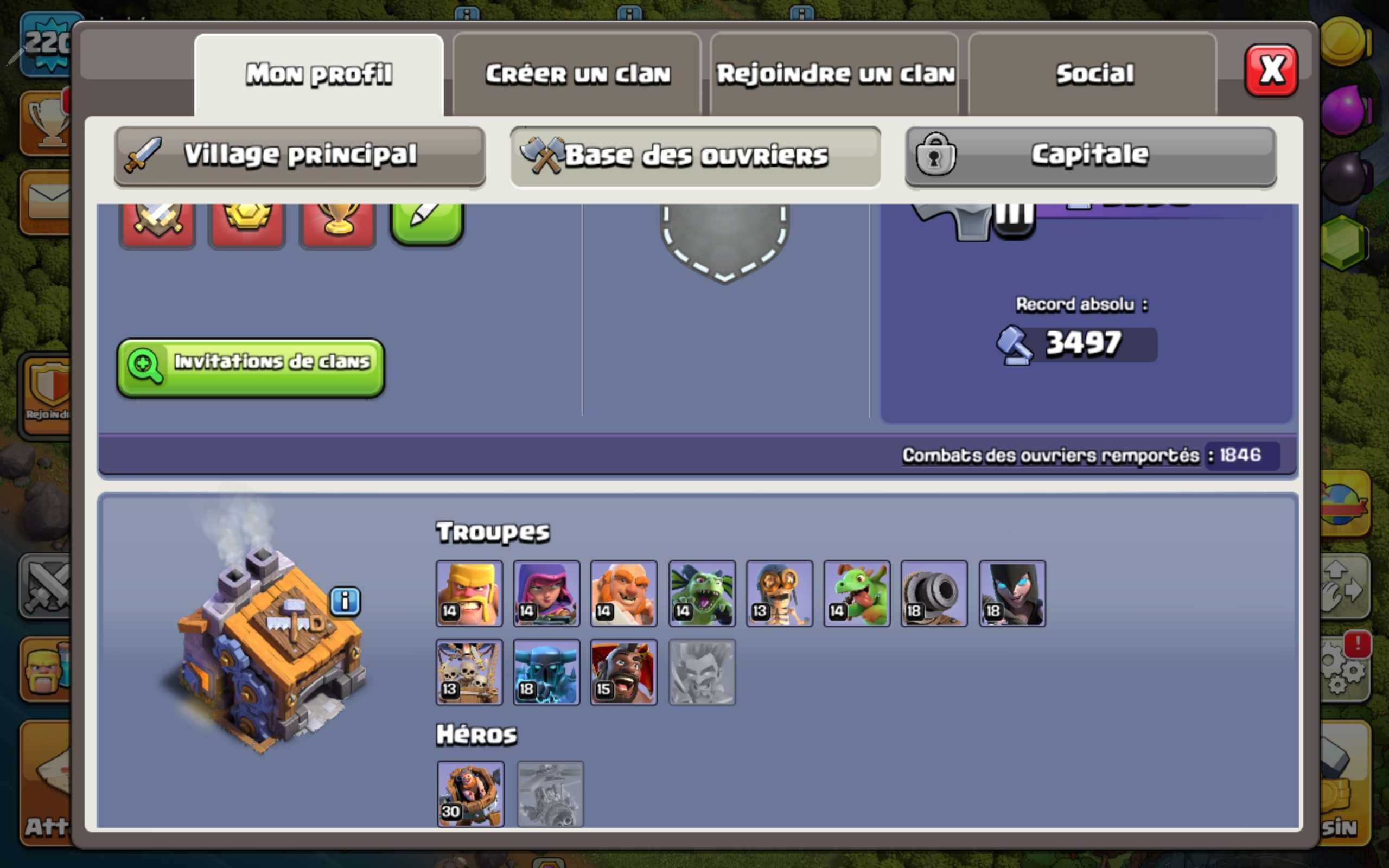Switch to the Créer un clan tab

[x=578, y=72]
